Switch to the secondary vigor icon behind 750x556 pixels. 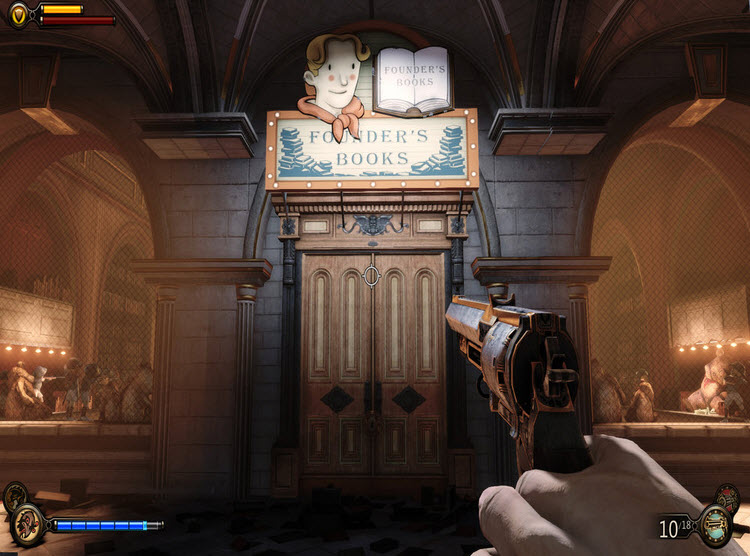(x=14, y=497)
